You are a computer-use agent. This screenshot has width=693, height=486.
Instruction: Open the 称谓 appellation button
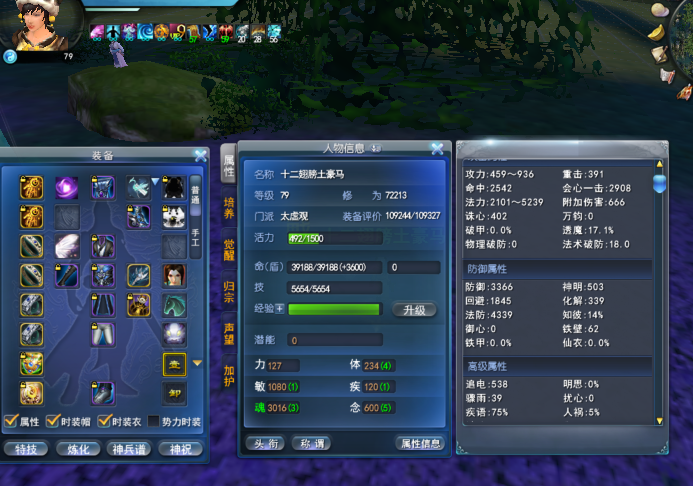(311, 443)
